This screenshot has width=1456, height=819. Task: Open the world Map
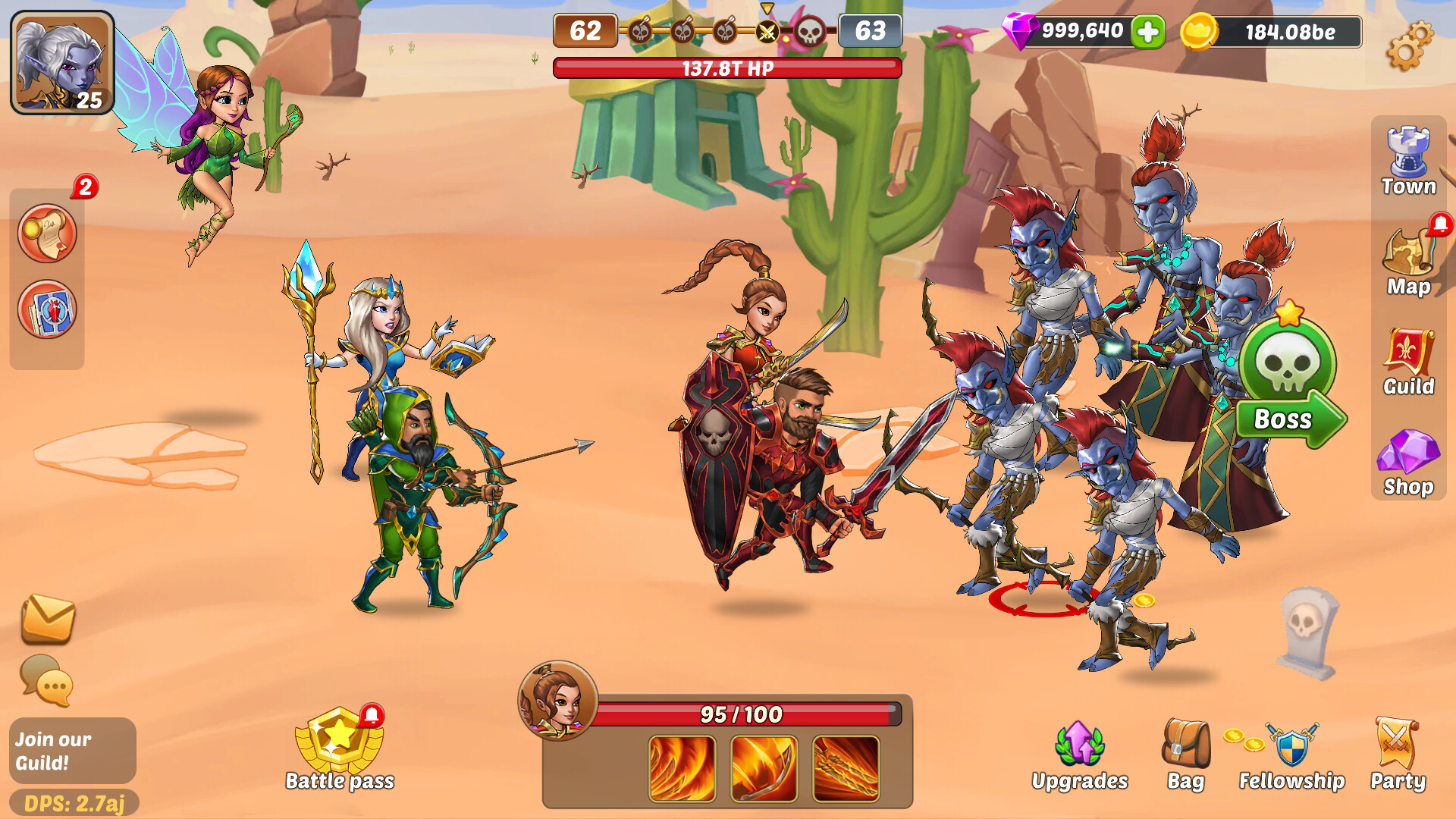tap(1407, 262)
